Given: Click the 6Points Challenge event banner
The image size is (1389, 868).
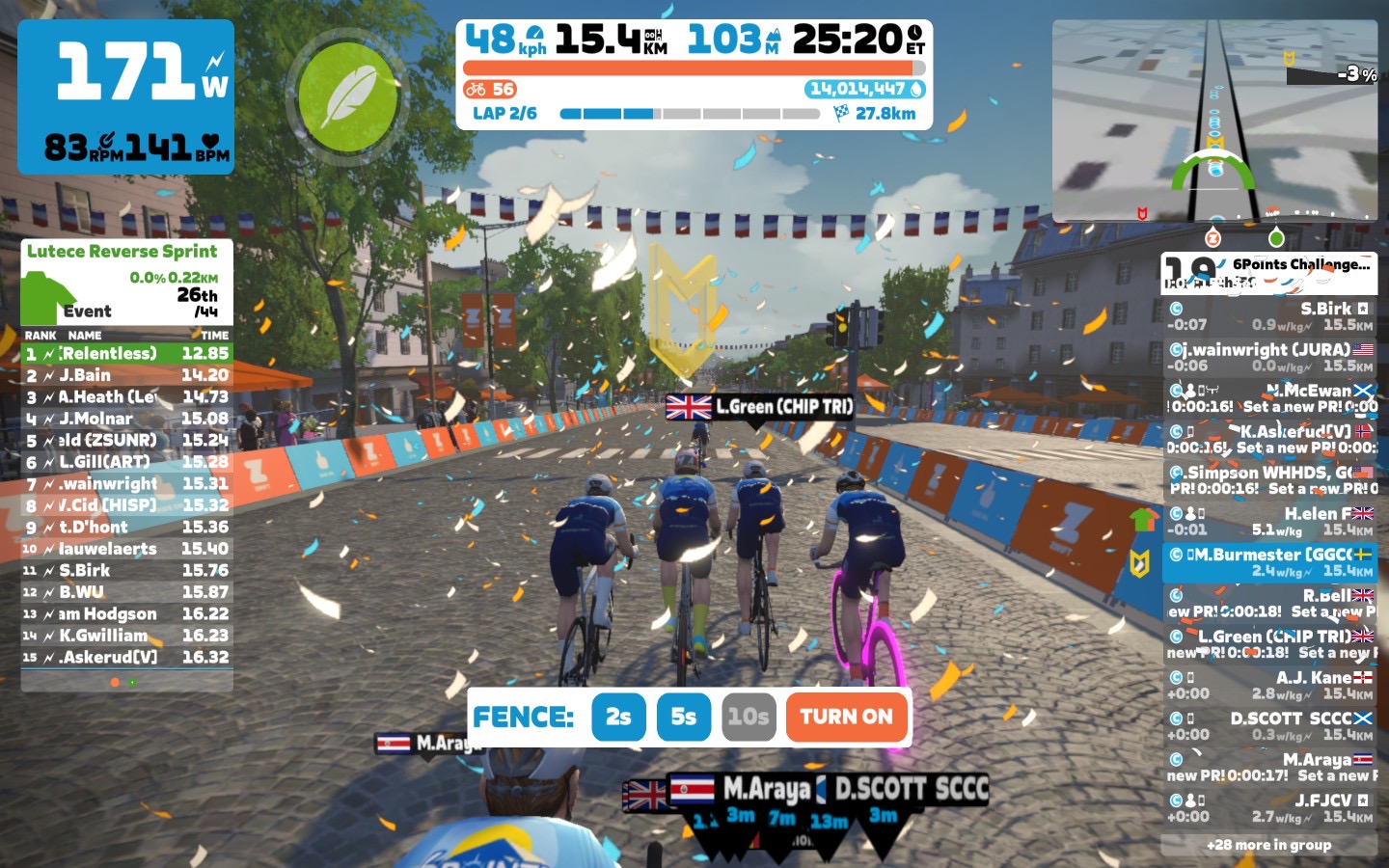Looking at the screenshot, I should [x=1269, y=272].
